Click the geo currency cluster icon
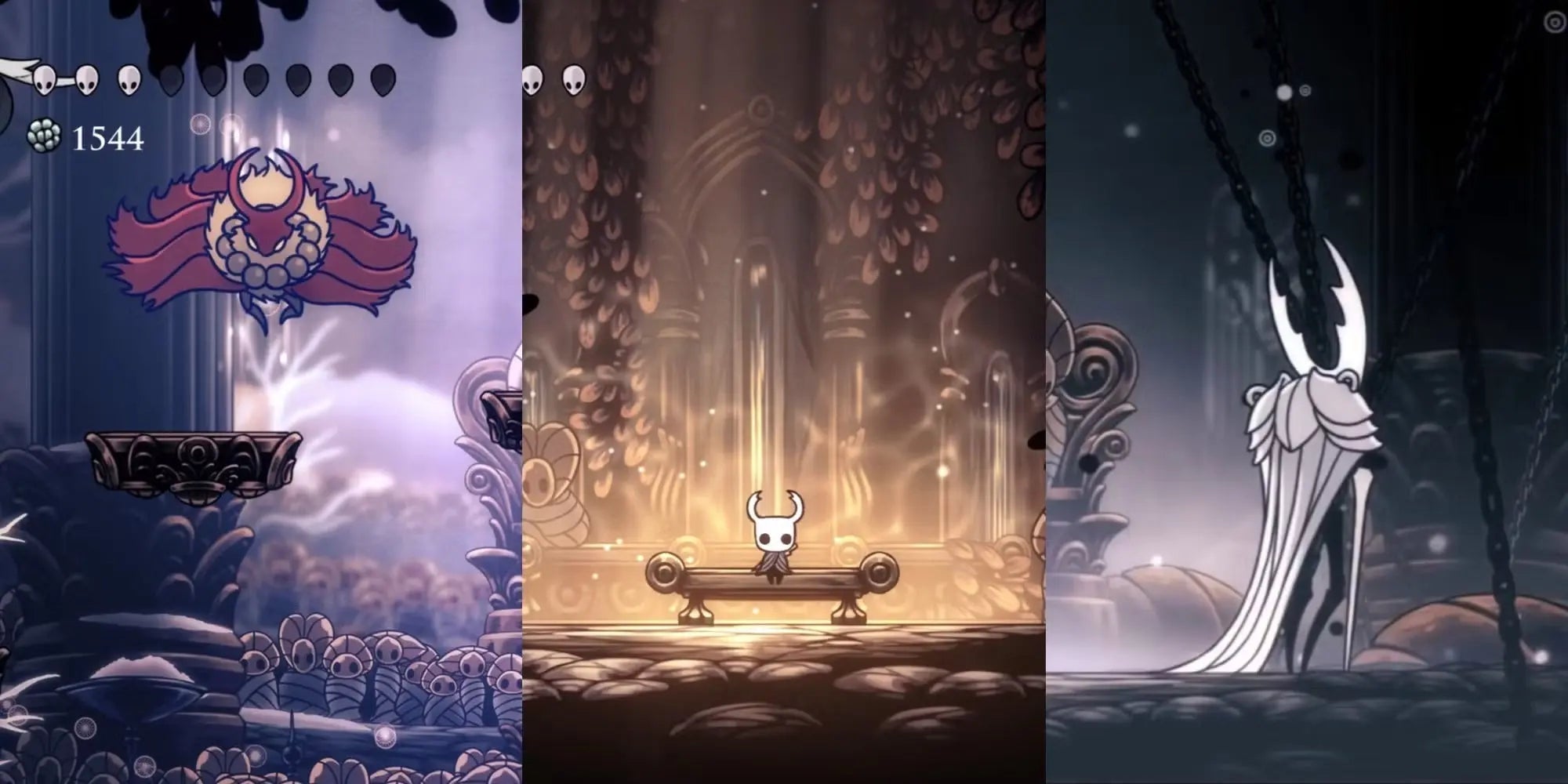This screenshot has width=1568, height=784. coord(43,136)
